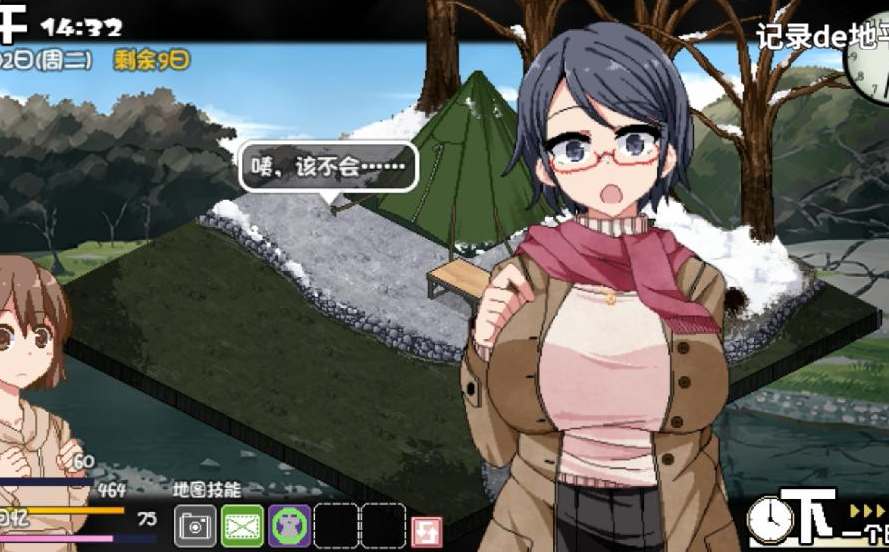Activate the camera map skill
Viewport: 889px width, 552px height.
click(196, 526)
